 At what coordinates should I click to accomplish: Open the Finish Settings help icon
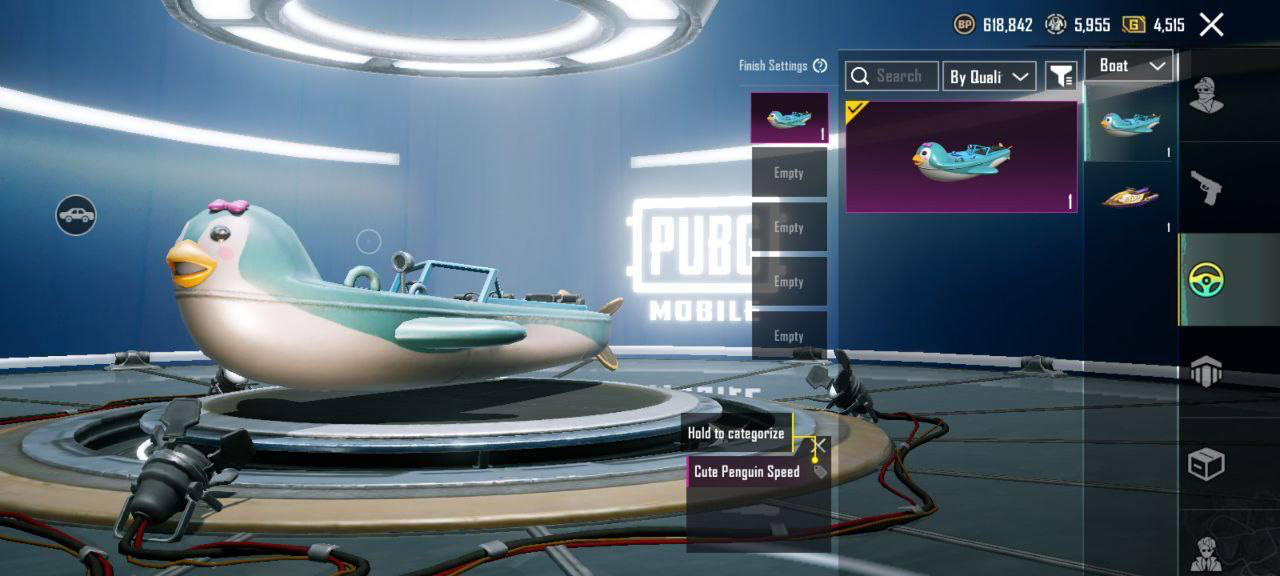click(820, 66)
